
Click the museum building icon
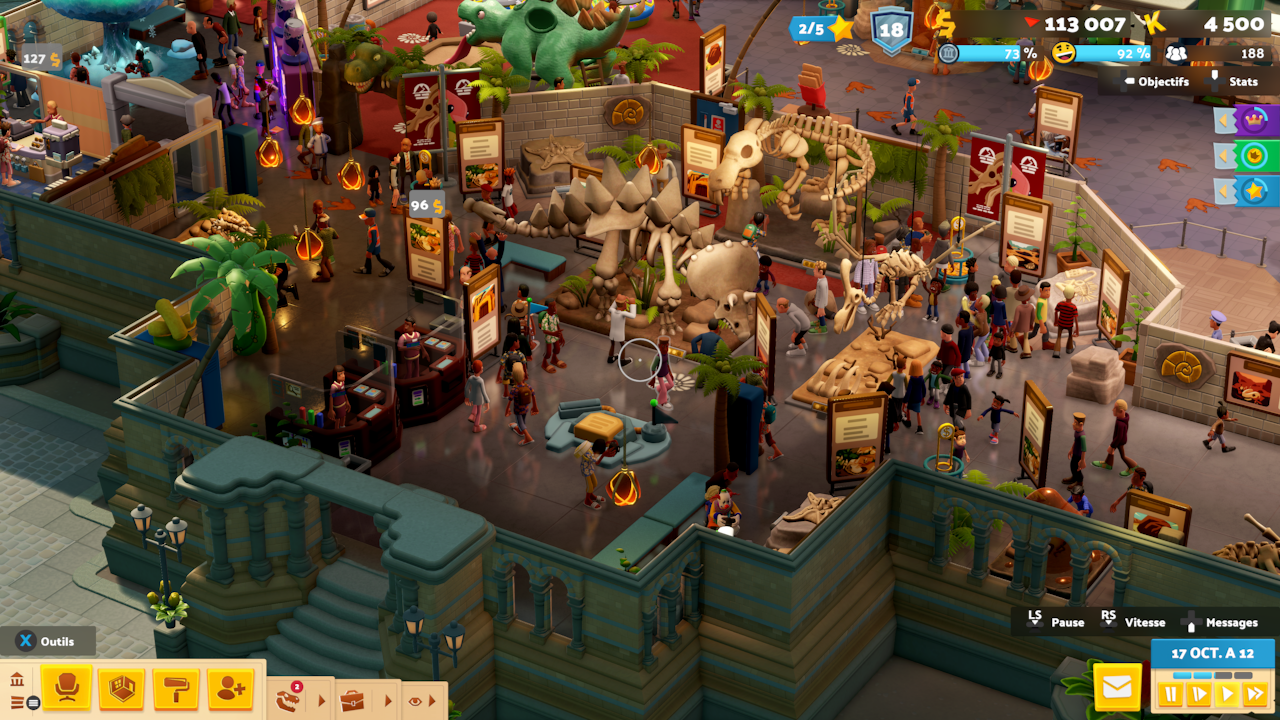tap(17, 681)
